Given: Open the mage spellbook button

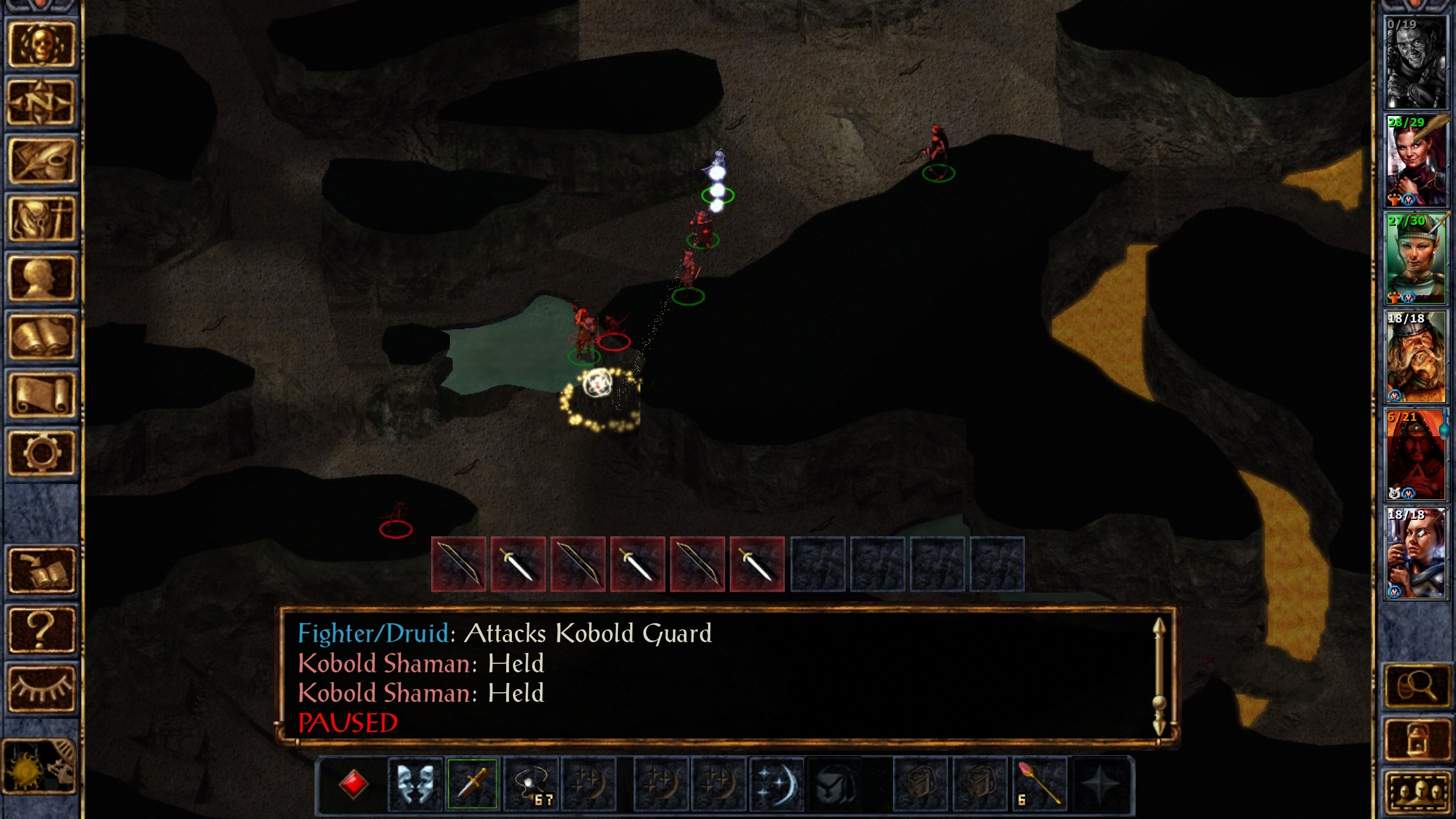Looking at the screenshot, I should [41, 336].
